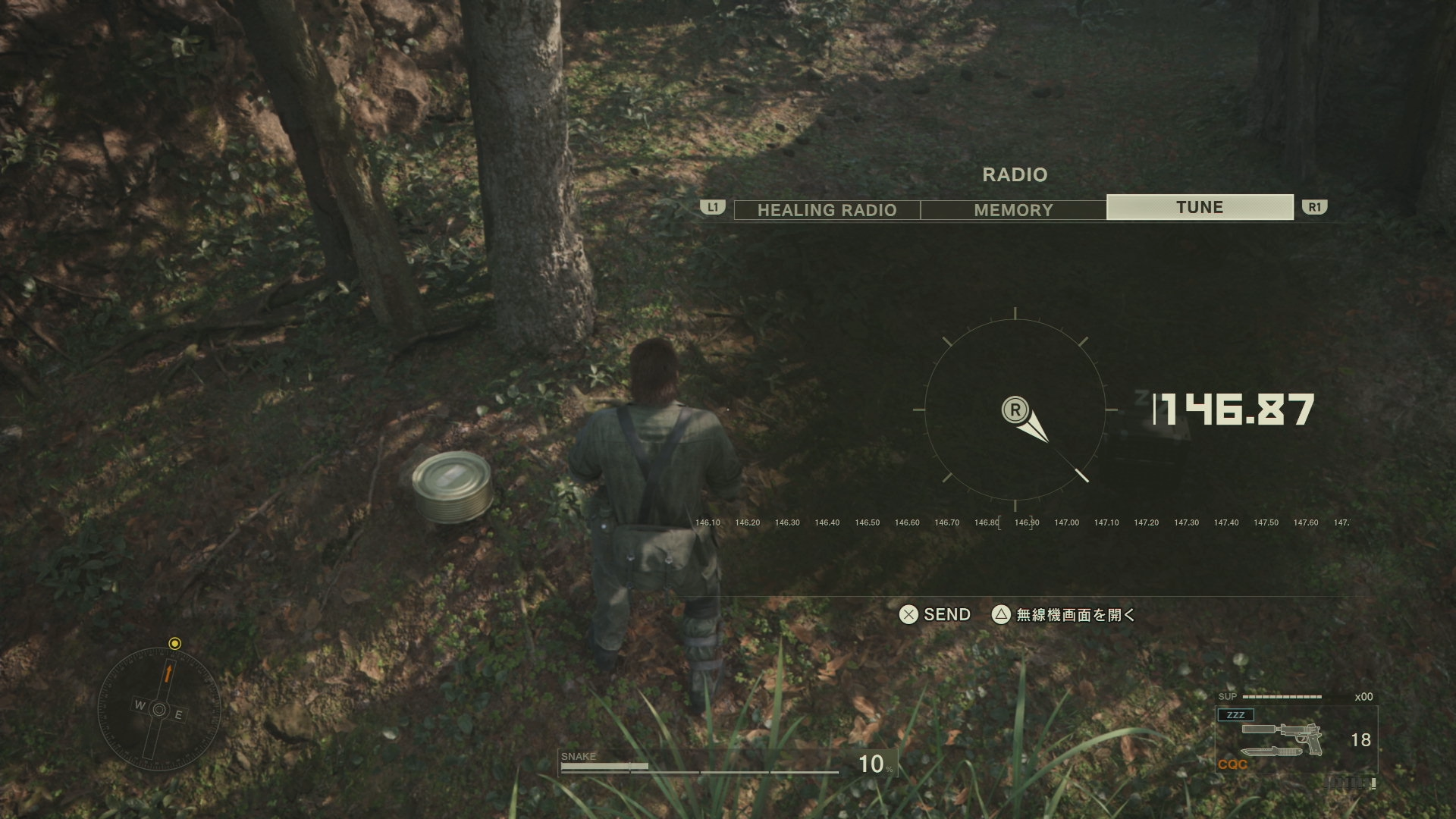Click the compass in the corner
The image size is (1456, 819).
point(159,710)
